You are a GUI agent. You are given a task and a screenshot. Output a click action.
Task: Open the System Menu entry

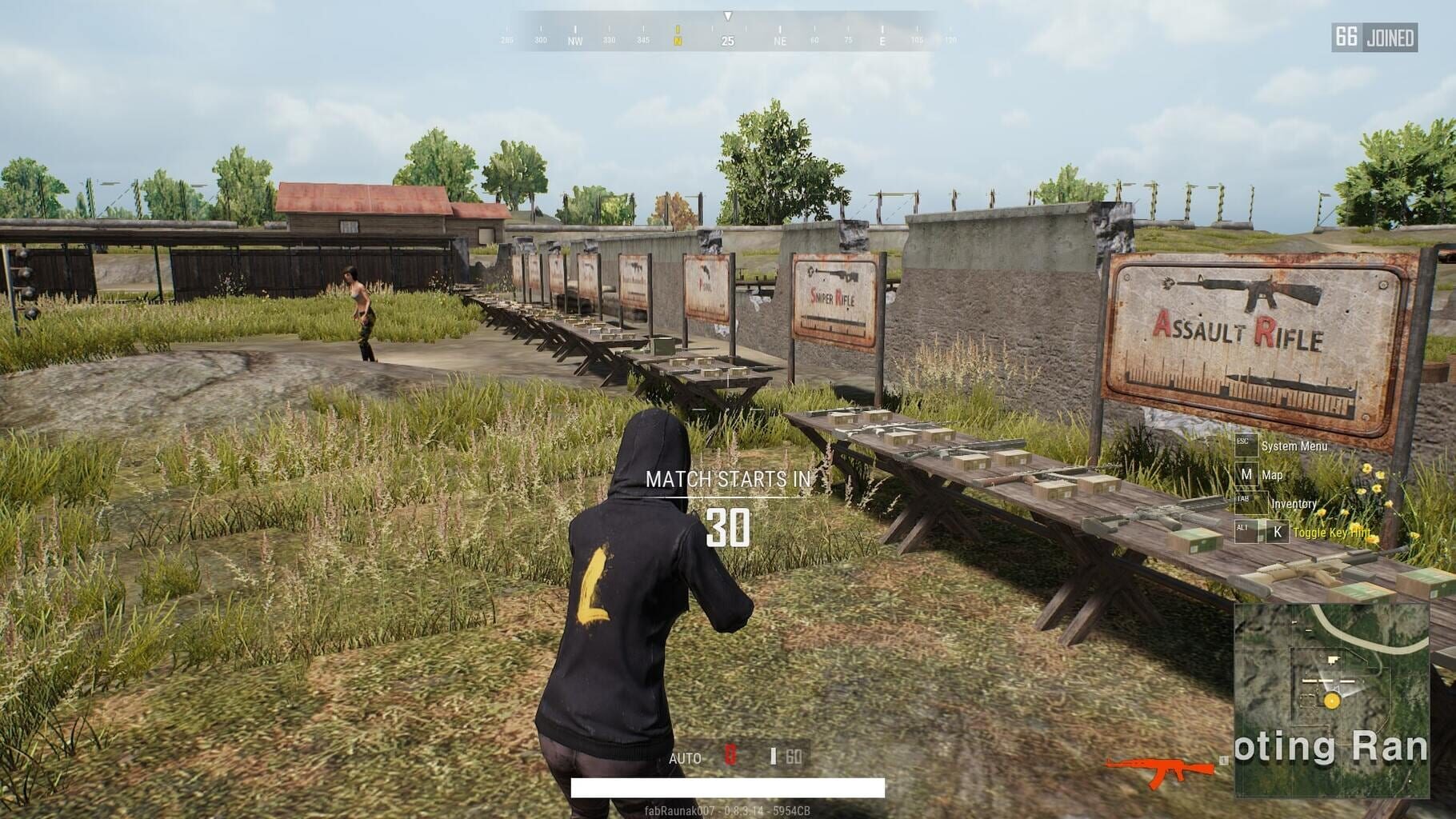(x=1294, y=446)
